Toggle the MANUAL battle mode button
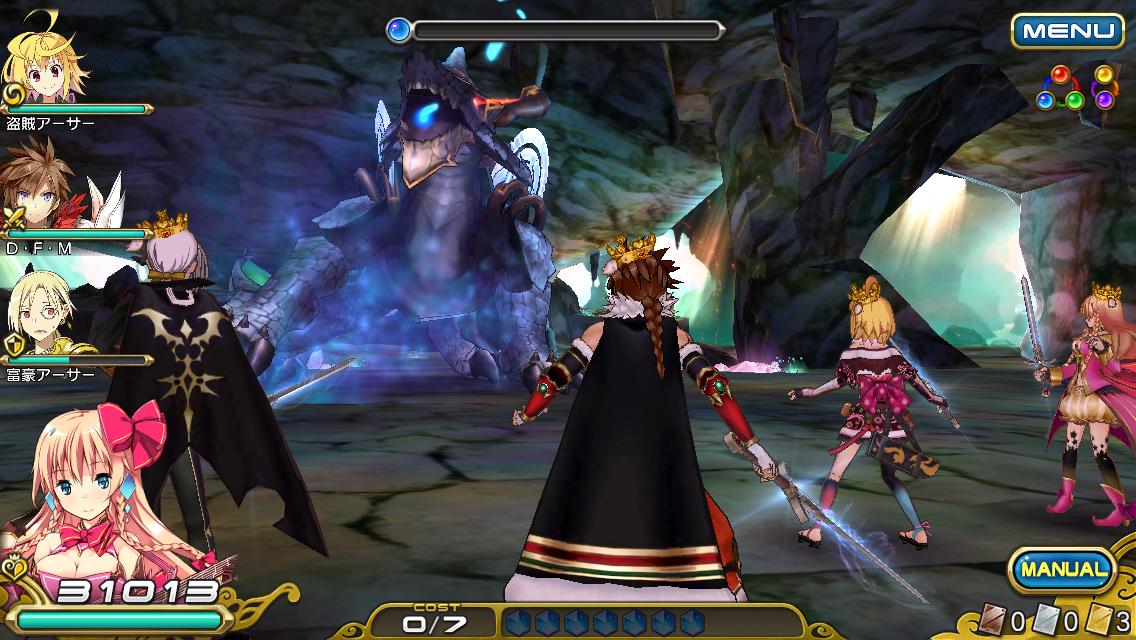Image resolution: width=1136 pixels, height=640 pixels. tap(1063, 571)
